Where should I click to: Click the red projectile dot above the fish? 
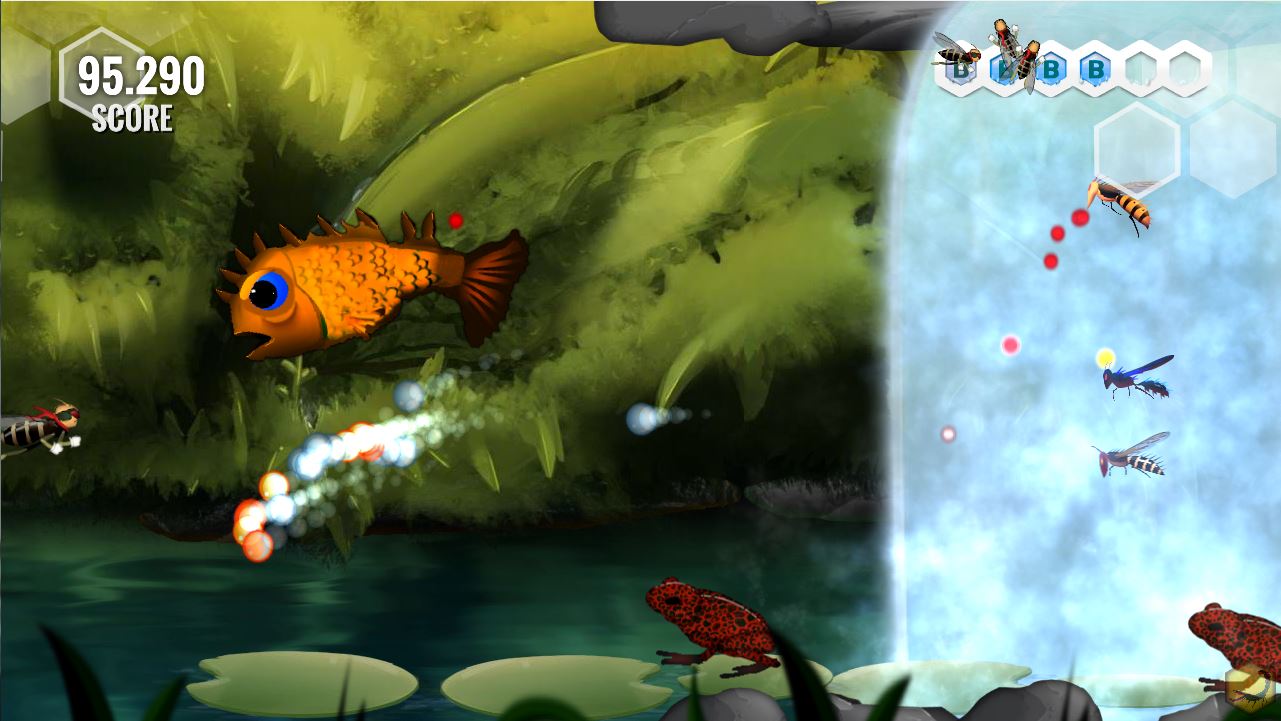tap(456, 222)
